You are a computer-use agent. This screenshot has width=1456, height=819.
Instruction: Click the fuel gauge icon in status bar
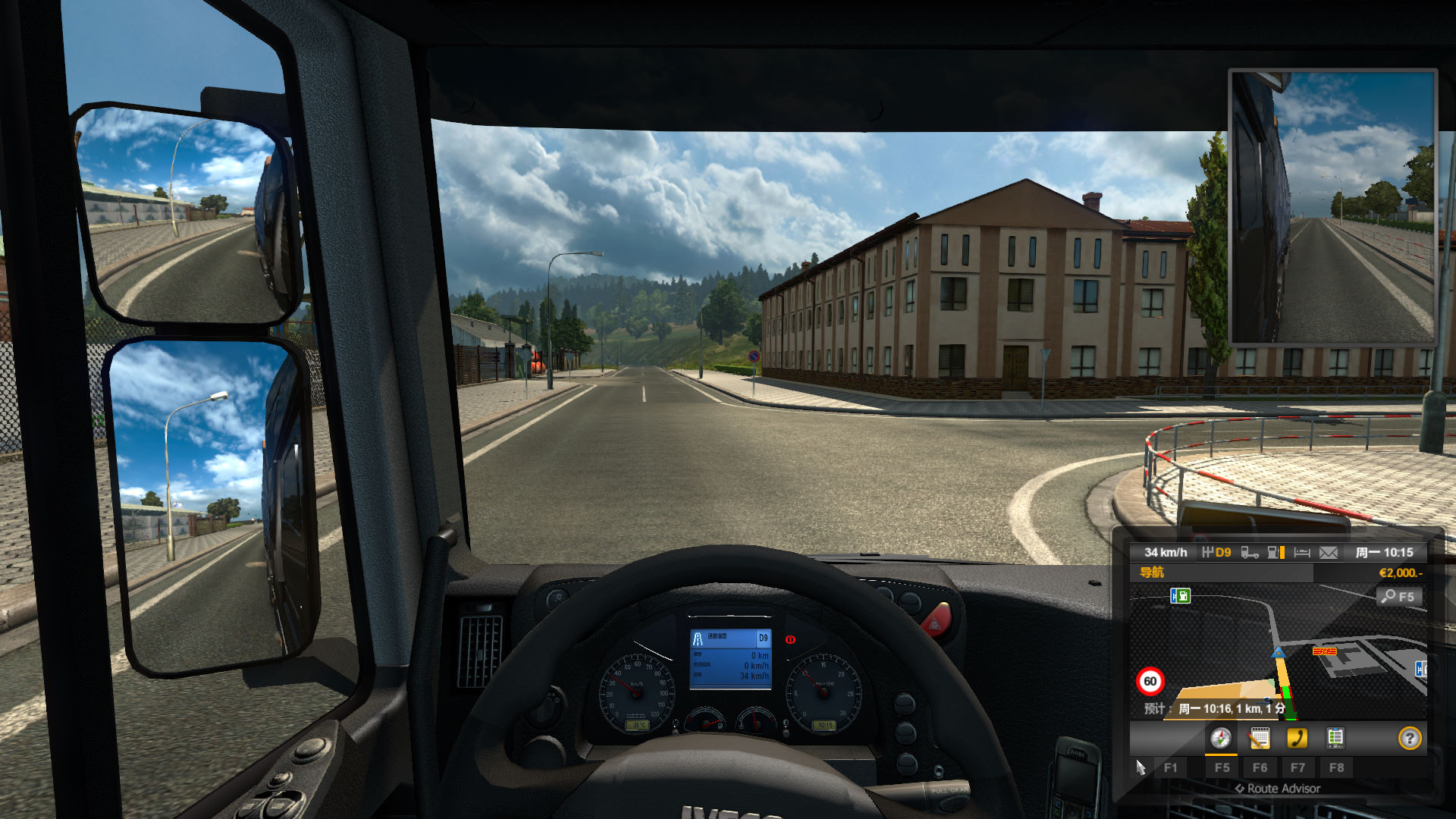tap(1274, 553)
